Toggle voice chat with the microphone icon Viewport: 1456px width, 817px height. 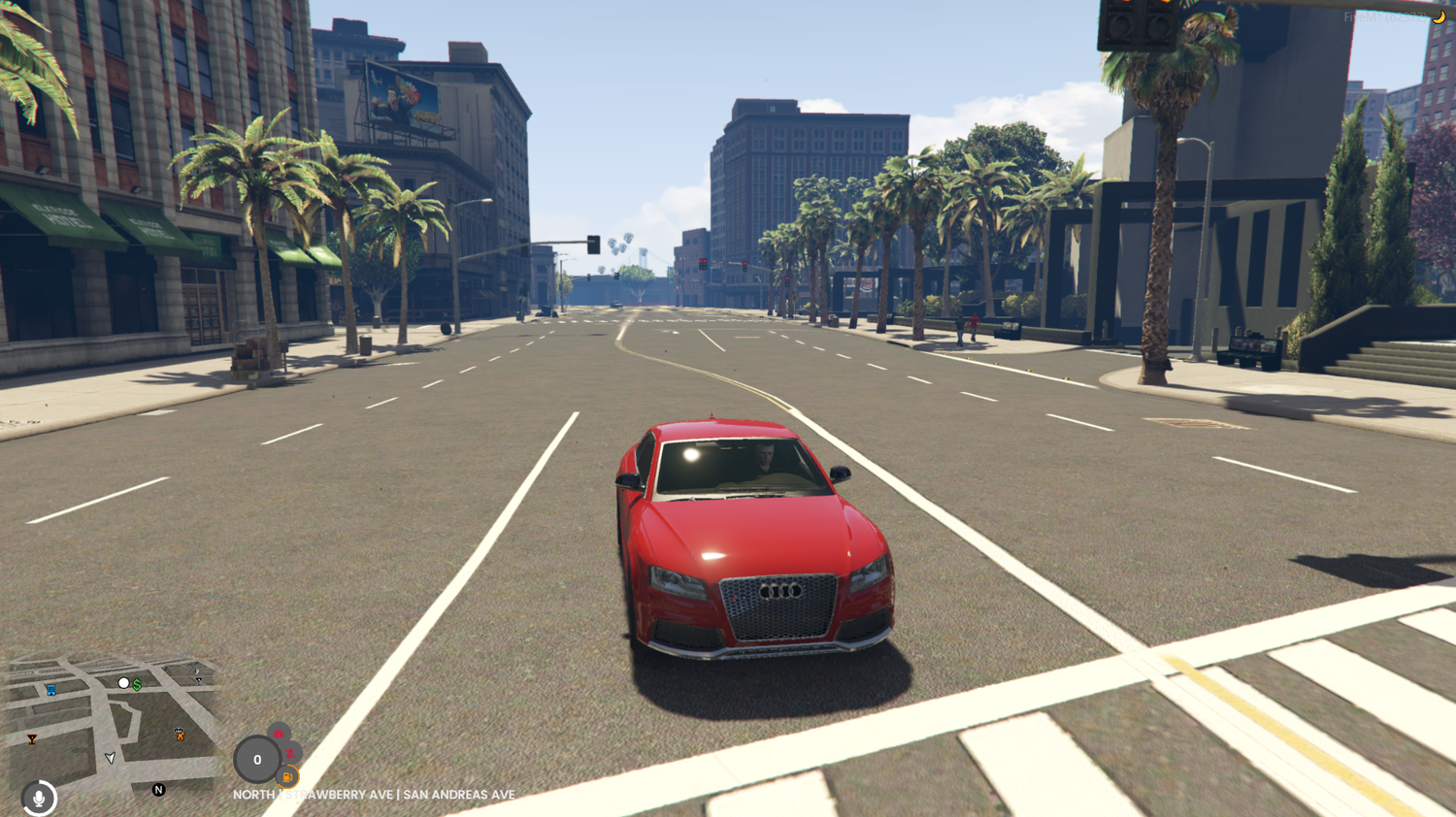point(39,799)
